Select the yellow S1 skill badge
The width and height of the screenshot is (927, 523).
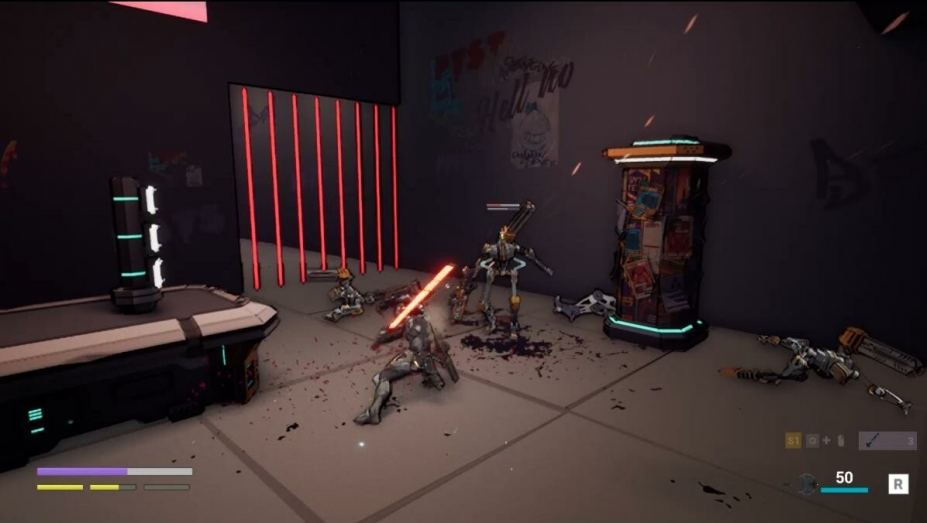click(793, 441)
